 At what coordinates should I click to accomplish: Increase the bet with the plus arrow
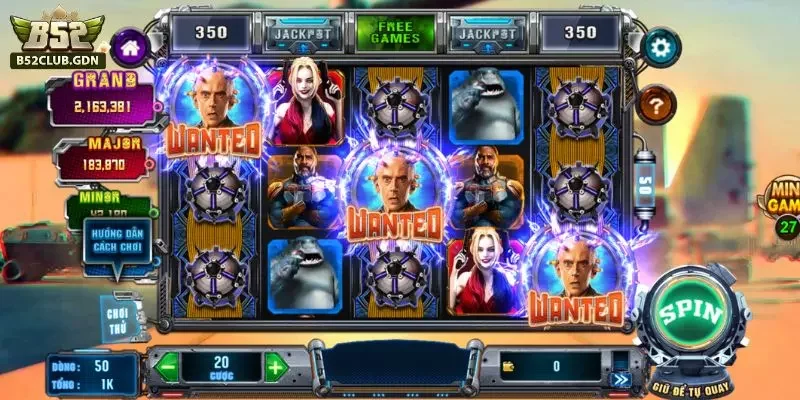click(x=275, y=366)
